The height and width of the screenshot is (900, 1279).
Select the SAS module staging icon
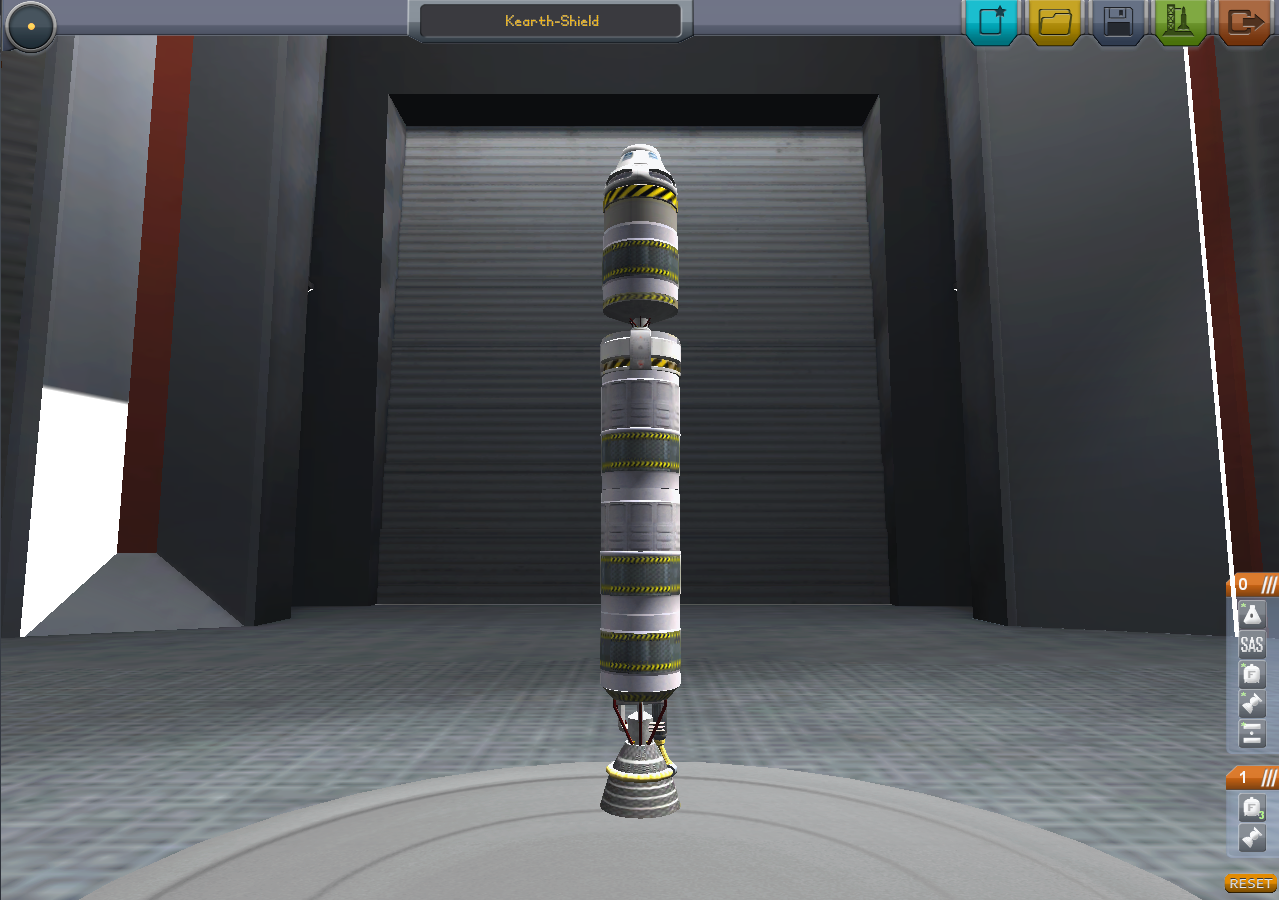[x=1252, y=646]
